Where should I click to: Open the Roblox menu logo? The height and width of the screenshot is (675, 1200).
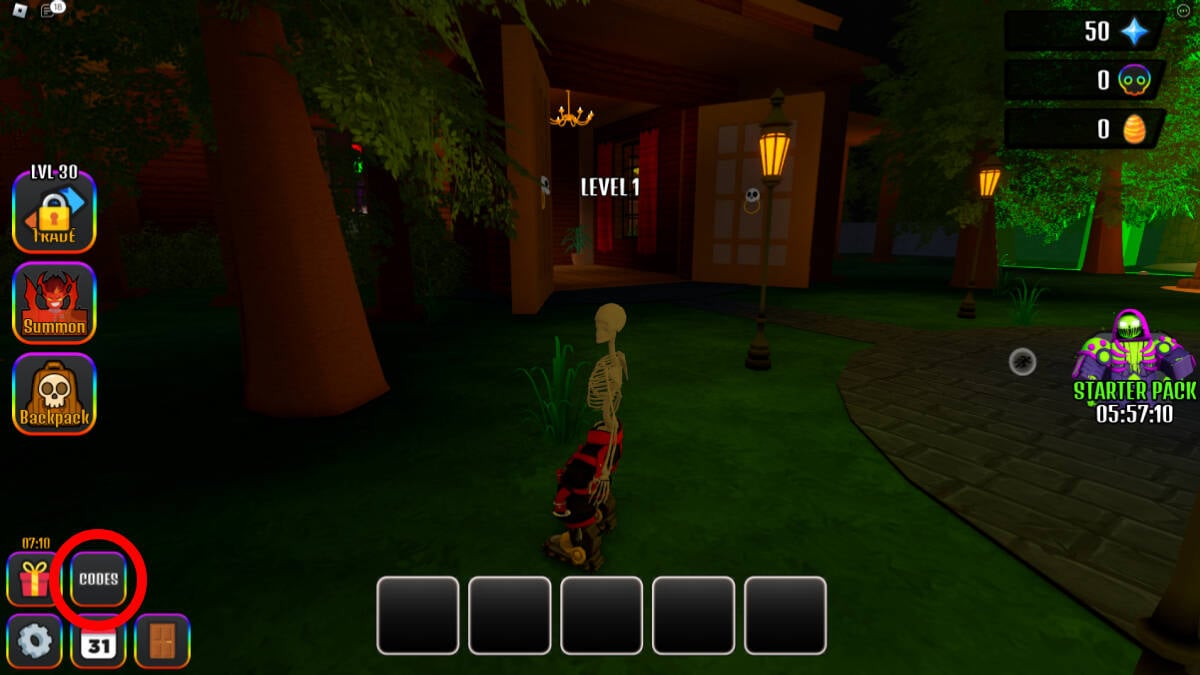(20, 10)
